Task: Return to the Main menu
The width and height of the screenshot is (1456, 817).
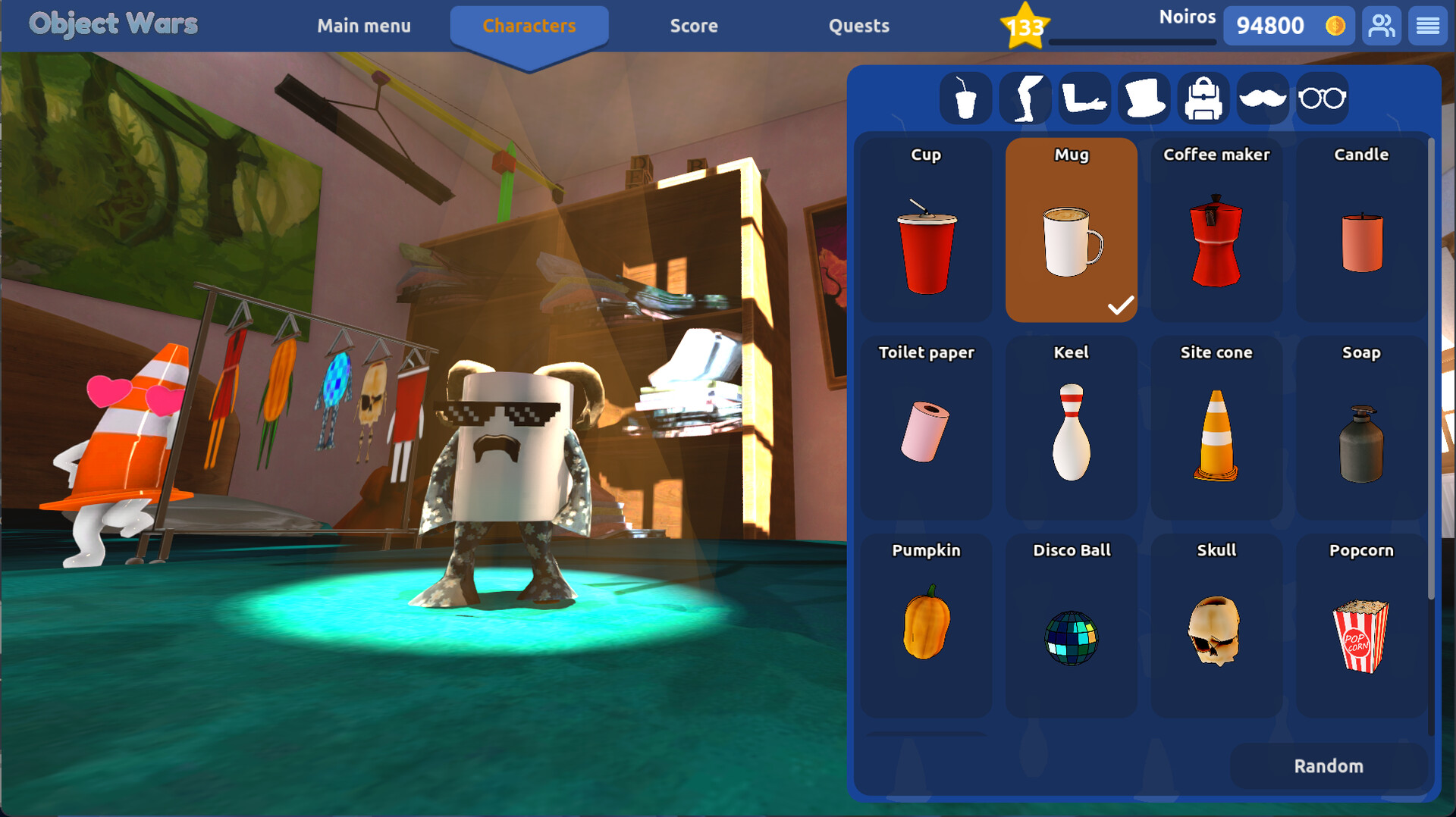Action: click(x=364, y=25)
